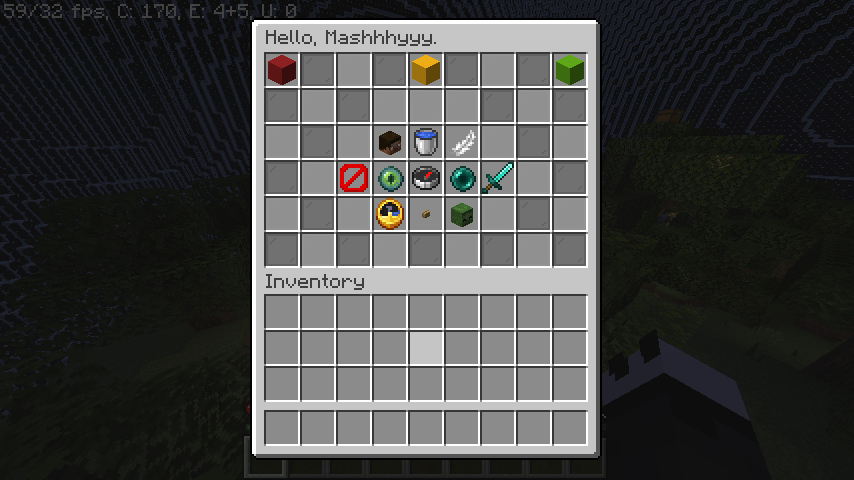
Task: Select the diamond sword
Action: pyautogui.click(x=498, y=178)
